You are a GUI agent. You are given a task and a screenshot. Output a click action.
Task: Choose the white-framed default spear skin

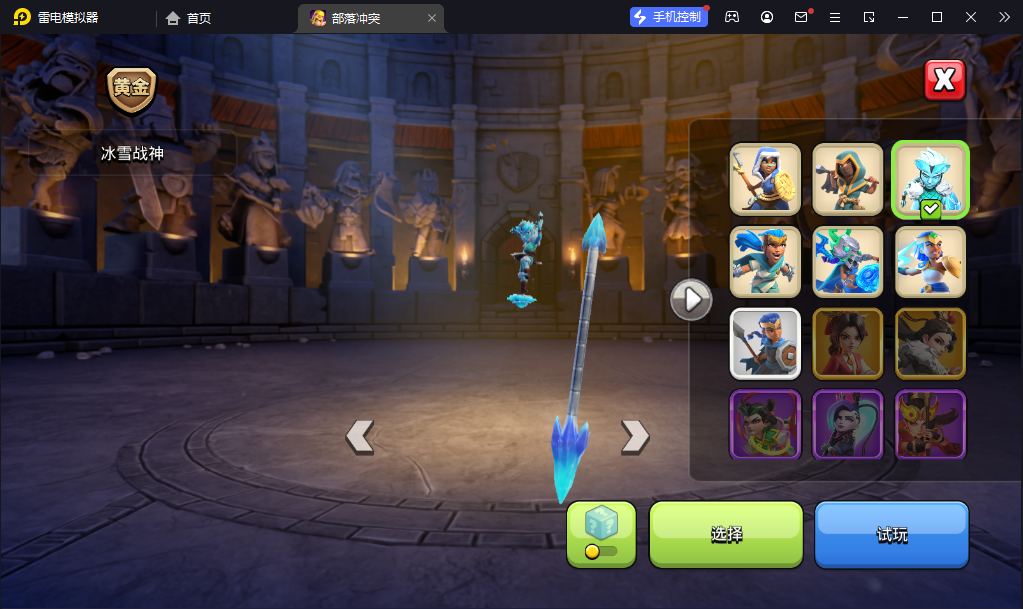(x=765, y=343)
